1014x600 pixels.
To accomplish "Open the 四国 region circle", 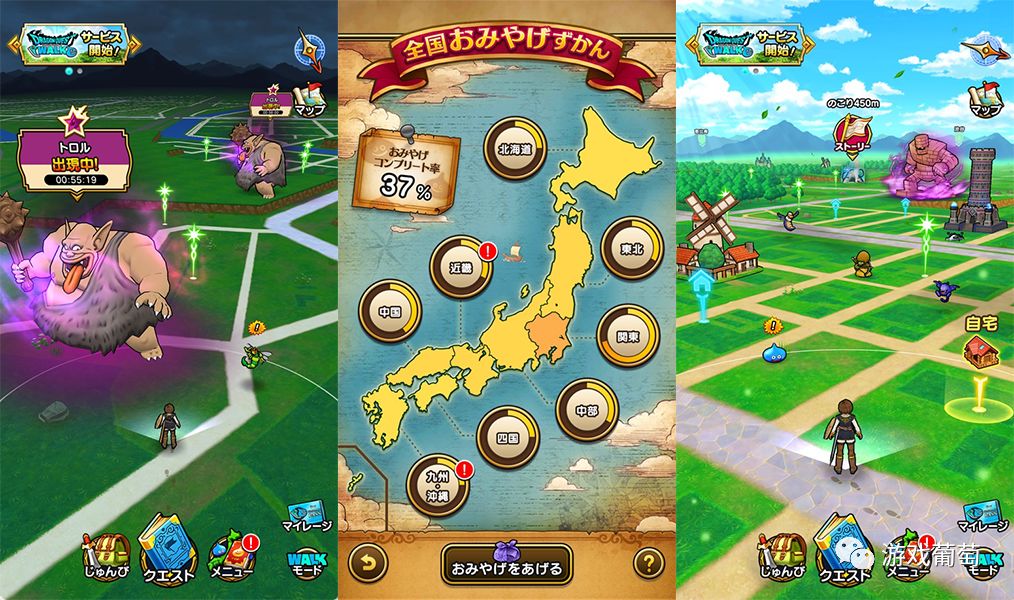I will click(x=509, y=437).
